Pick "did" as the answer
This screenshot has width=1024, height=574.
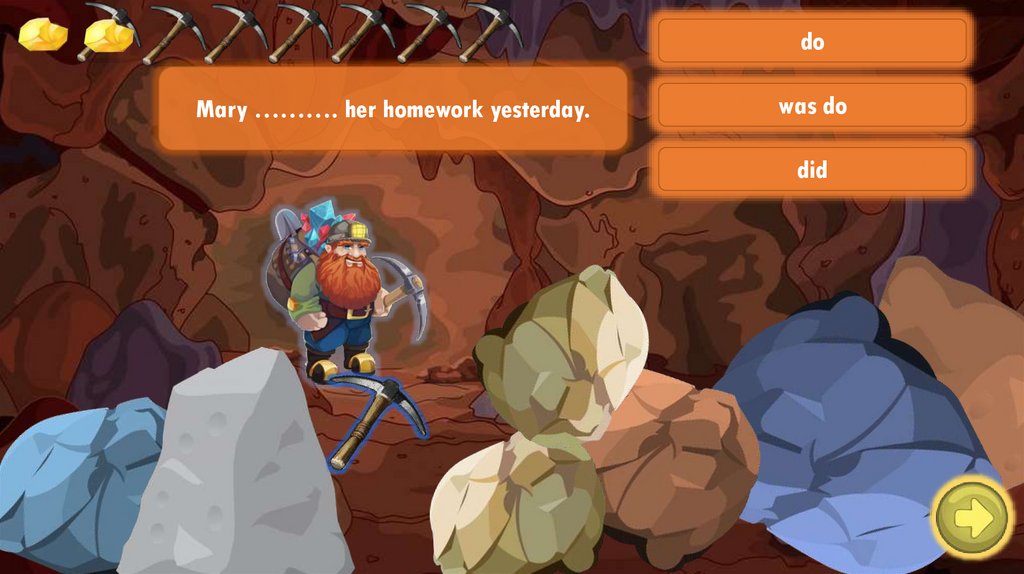[x=812, y=170]
